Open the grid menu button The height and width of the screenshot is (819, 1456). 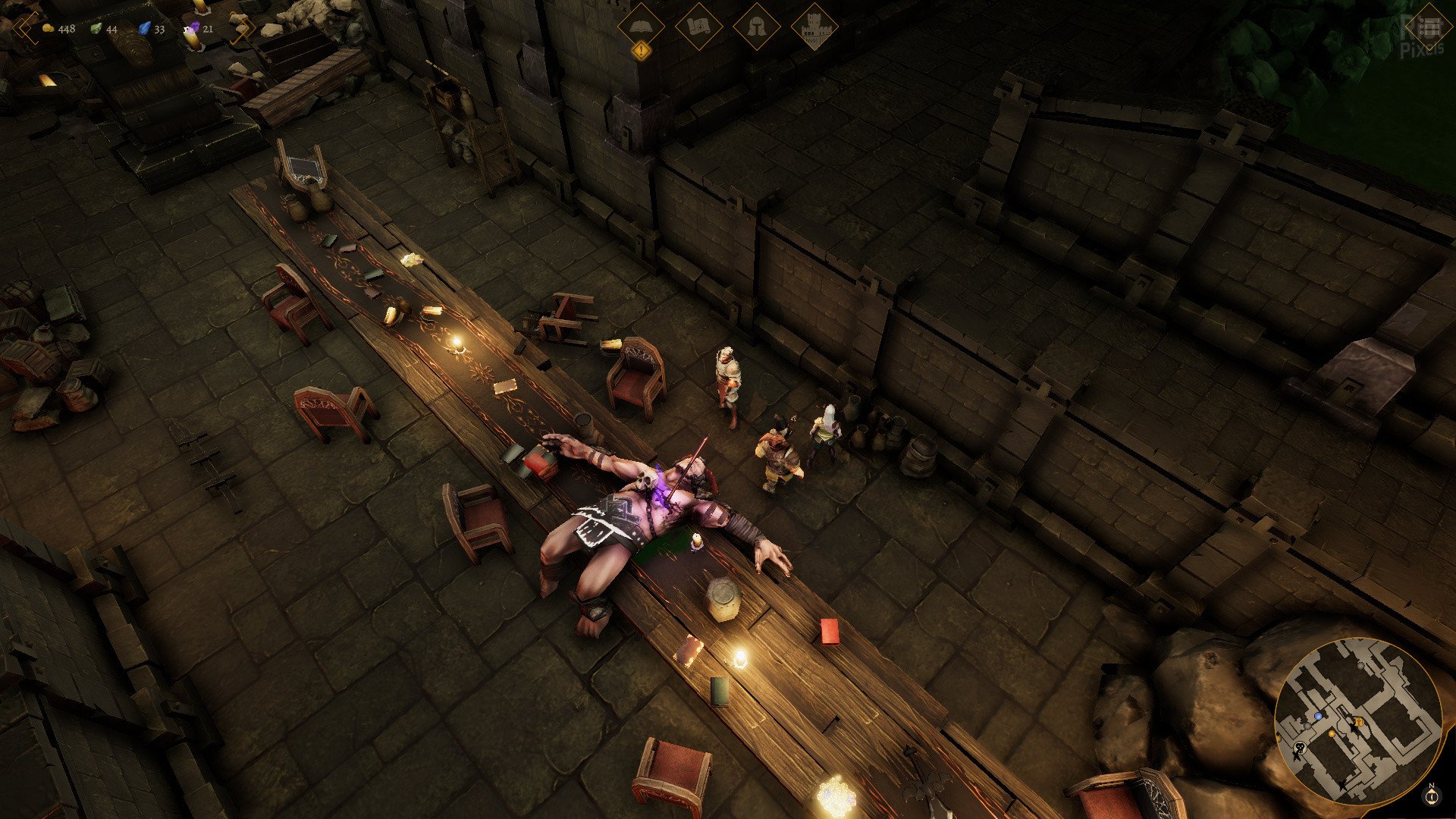1428,27
